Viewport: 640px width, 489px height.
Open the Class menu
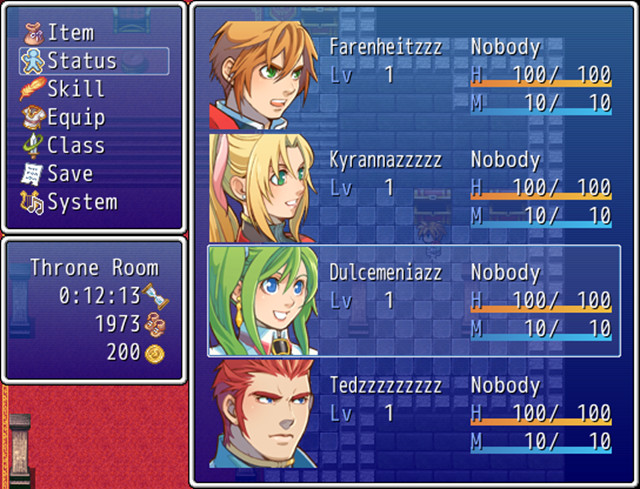click(76, 145)
